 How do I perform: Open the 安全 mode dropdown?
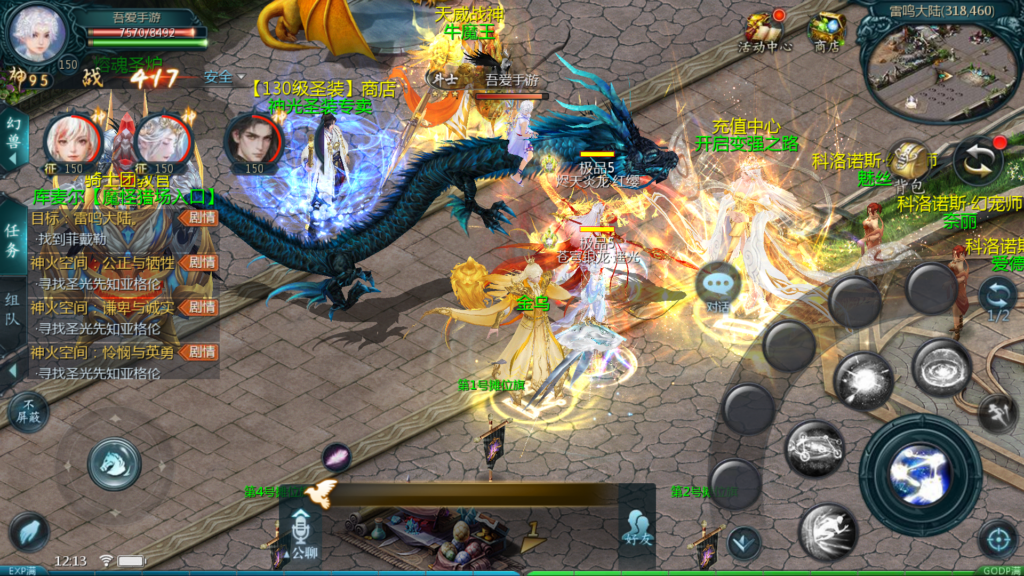tap(224, 77)
